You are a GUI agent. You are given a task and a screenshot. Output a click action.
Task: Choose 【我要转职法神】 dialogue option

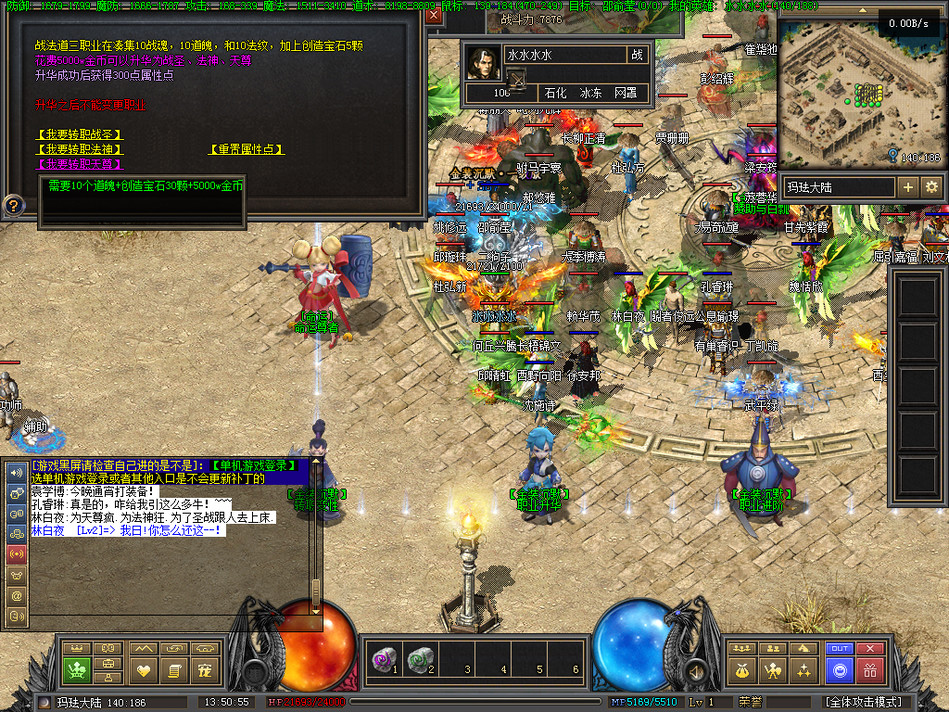pyautogui.click(x=80, y=149)
